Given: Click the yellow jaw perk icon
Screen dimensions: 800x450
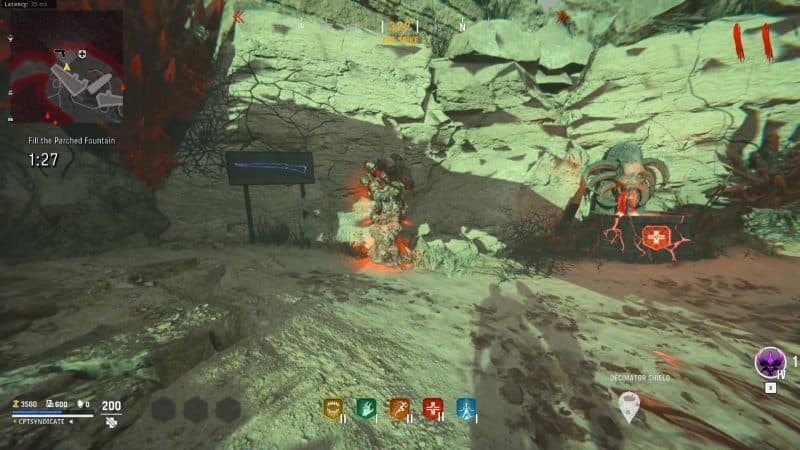Looking at the screenshot, I should 332,408.
